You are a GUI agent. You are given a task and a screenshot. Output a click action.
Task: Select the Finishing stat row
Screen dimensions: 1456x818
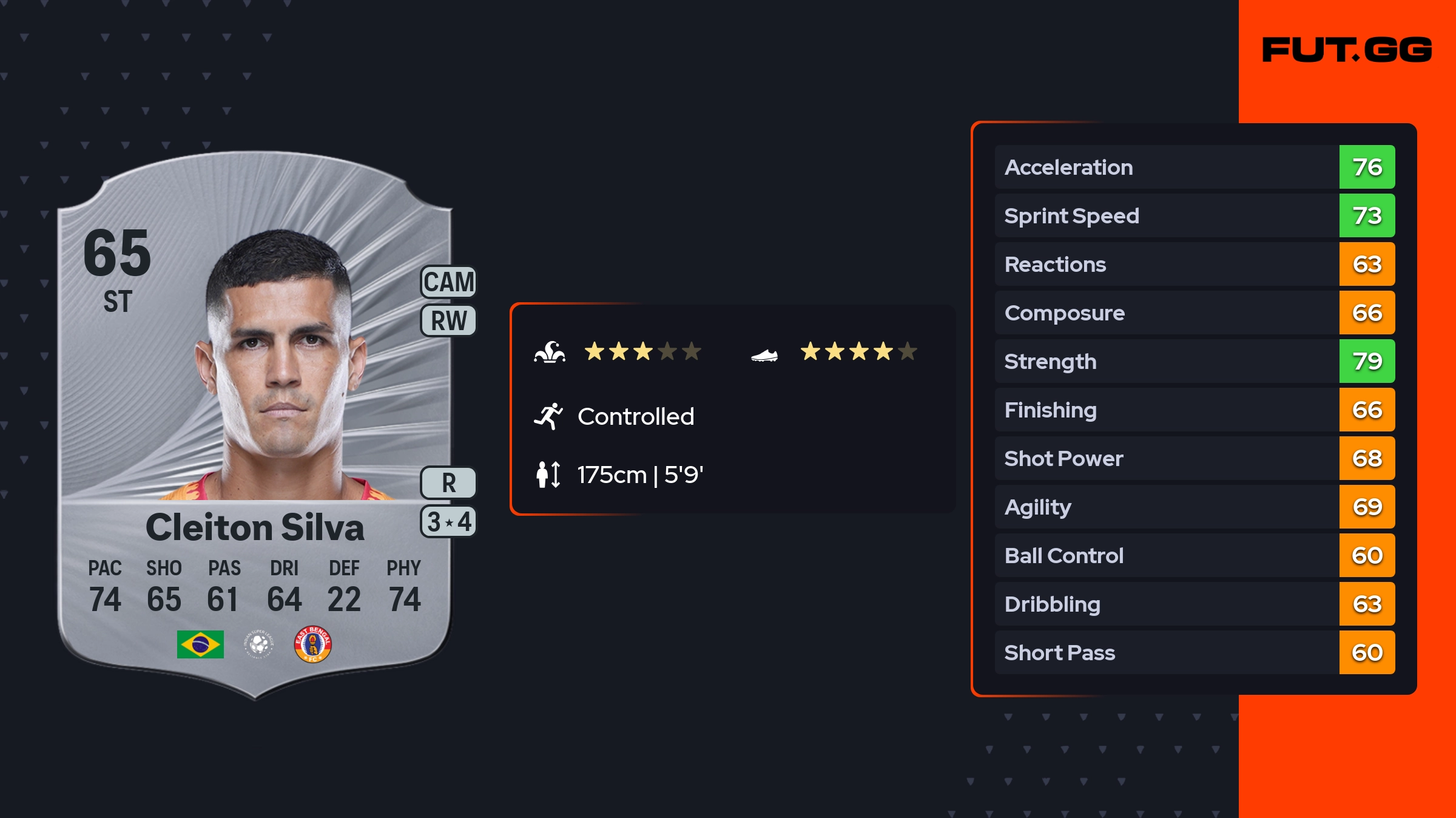coord(1194,410)
